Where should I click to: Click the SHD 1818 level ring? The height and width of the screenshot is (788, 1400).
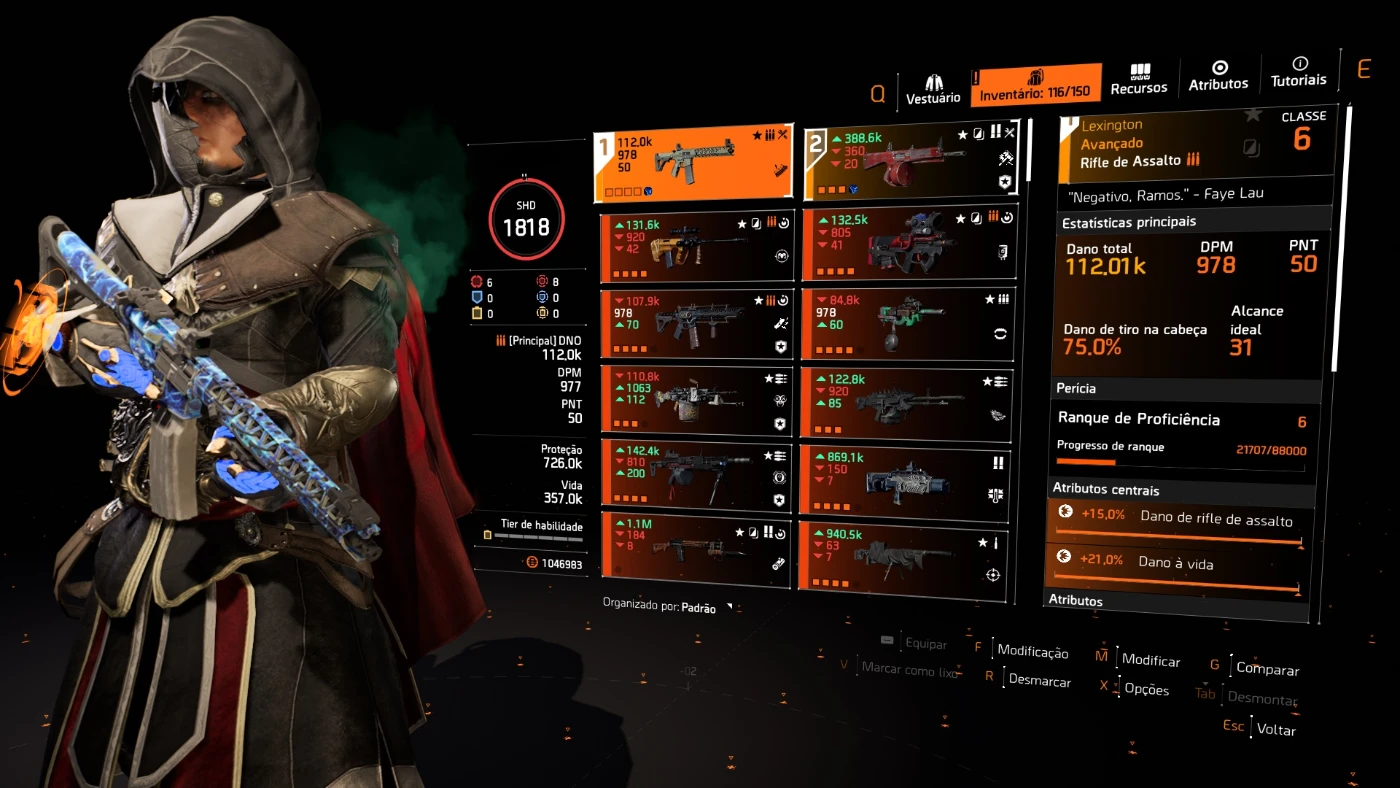tap(526, 219)
